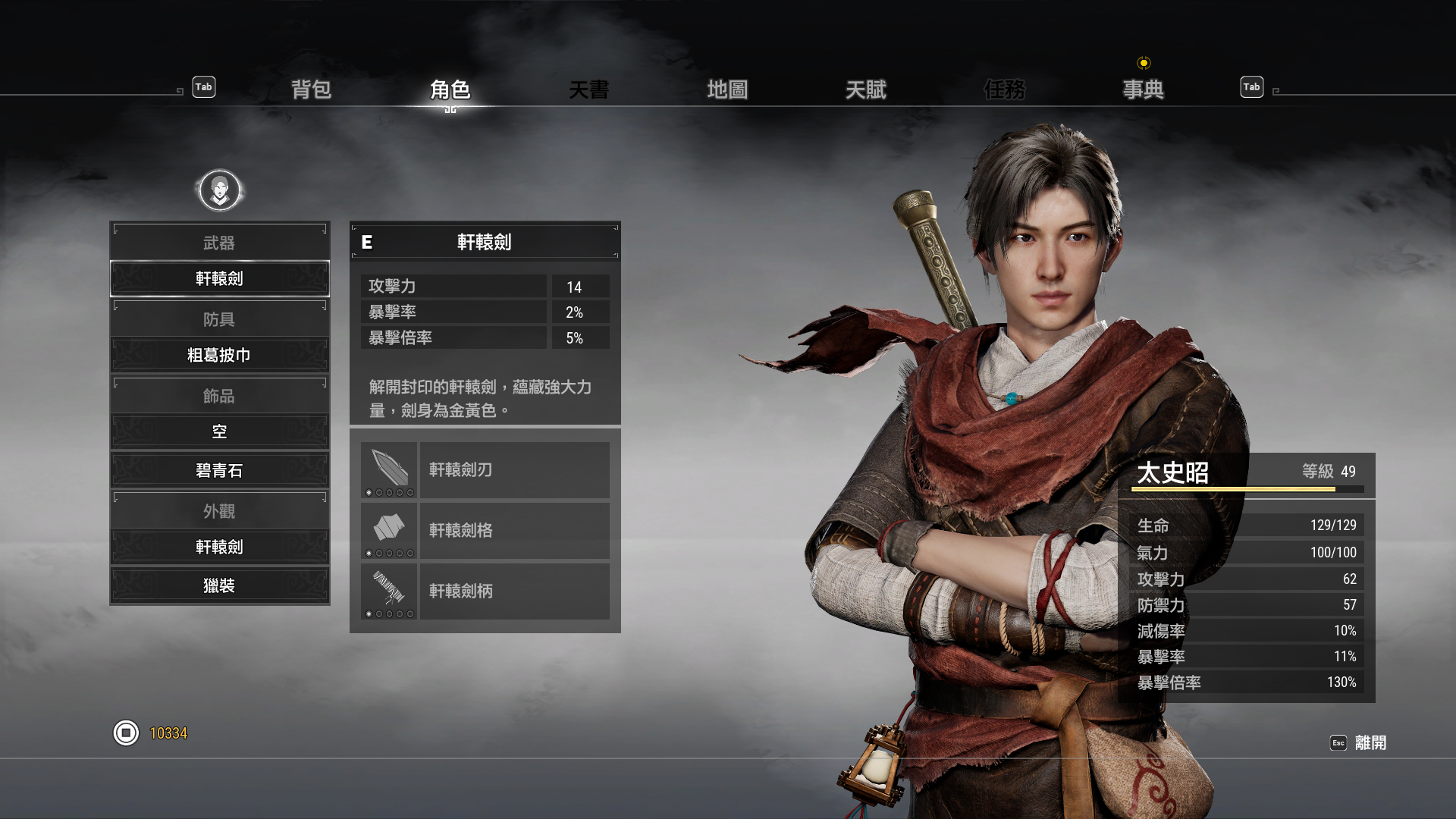The image size is (1456, 819).
Task: Open the 天賦 tab
Action: tap(867, 89)
